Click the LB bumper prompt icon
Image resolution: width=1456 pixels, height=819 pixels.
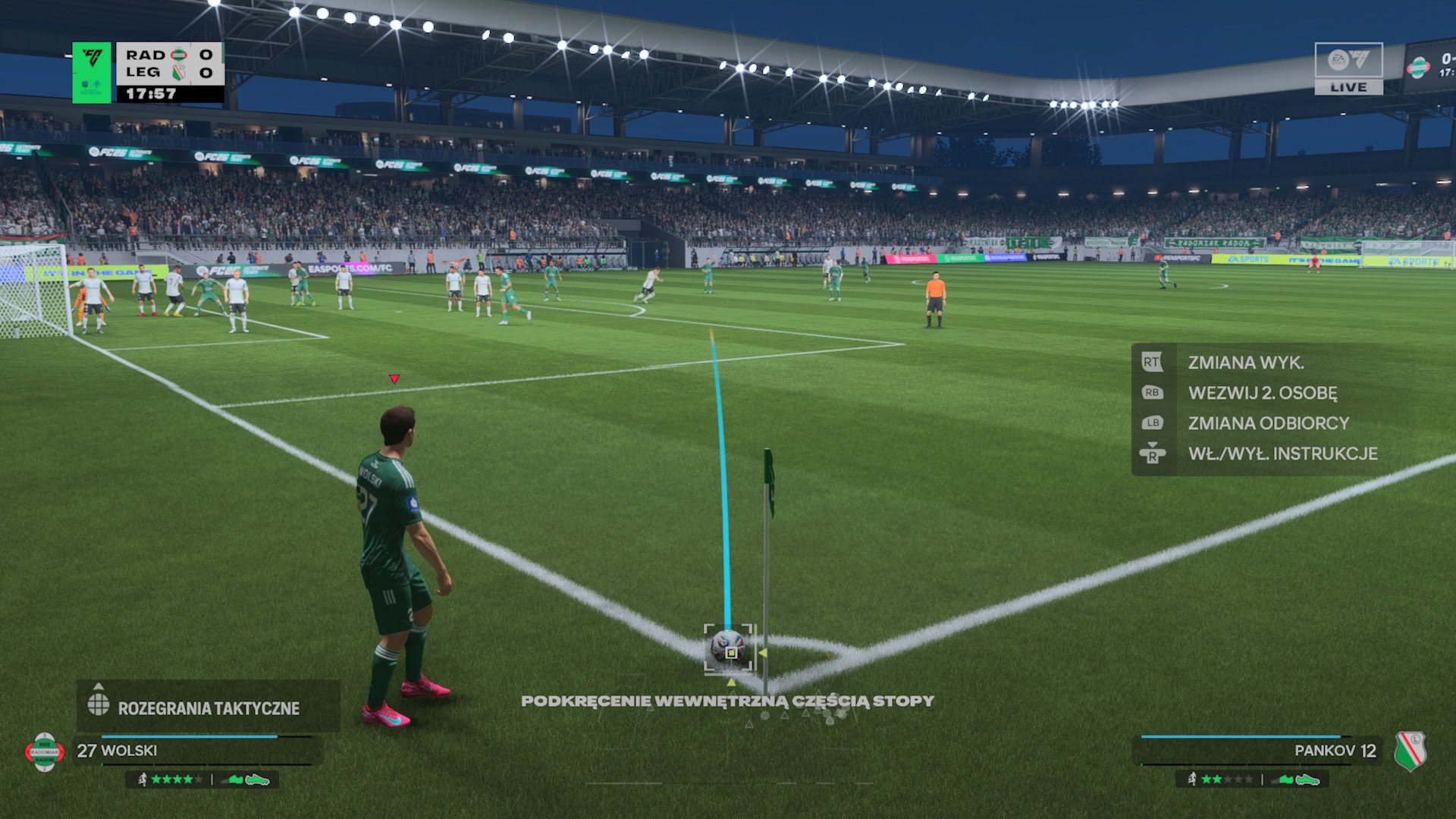pos(1153,423)
